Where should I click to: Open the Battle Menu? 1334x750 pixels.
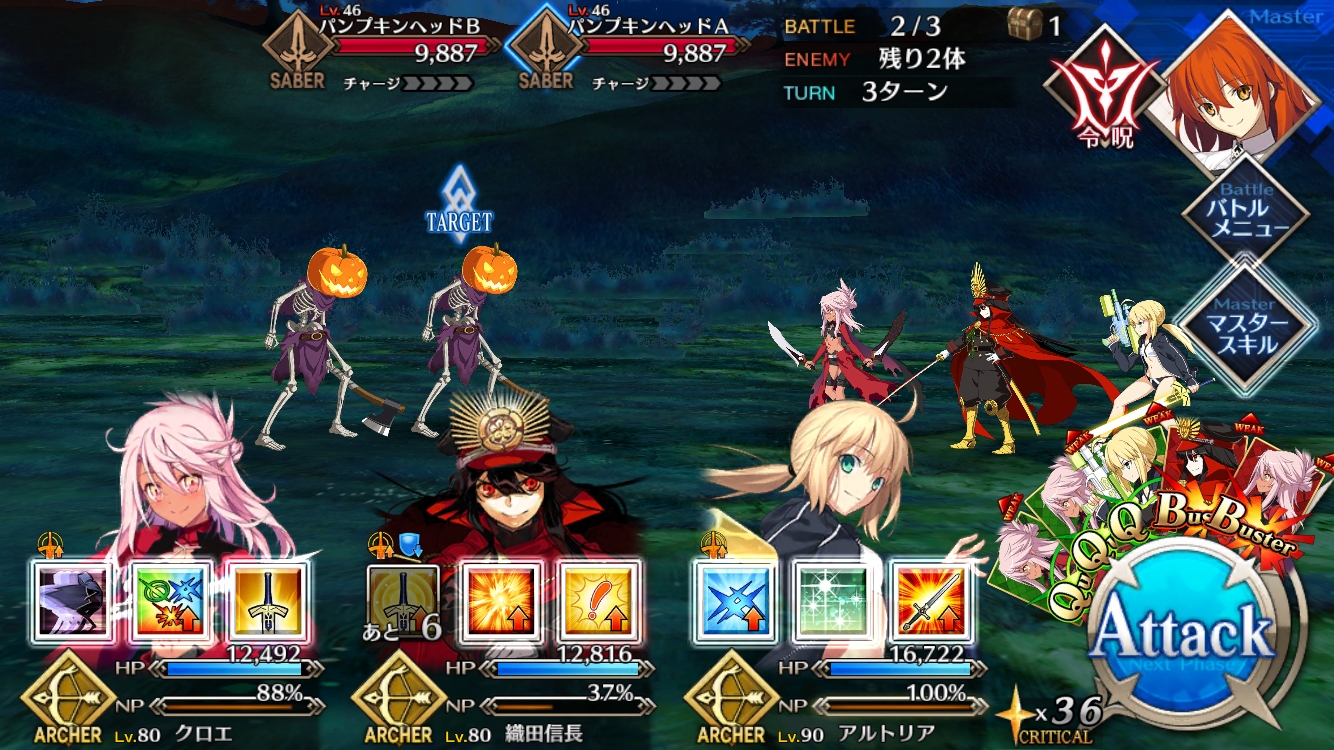(x=1245, y=210)
